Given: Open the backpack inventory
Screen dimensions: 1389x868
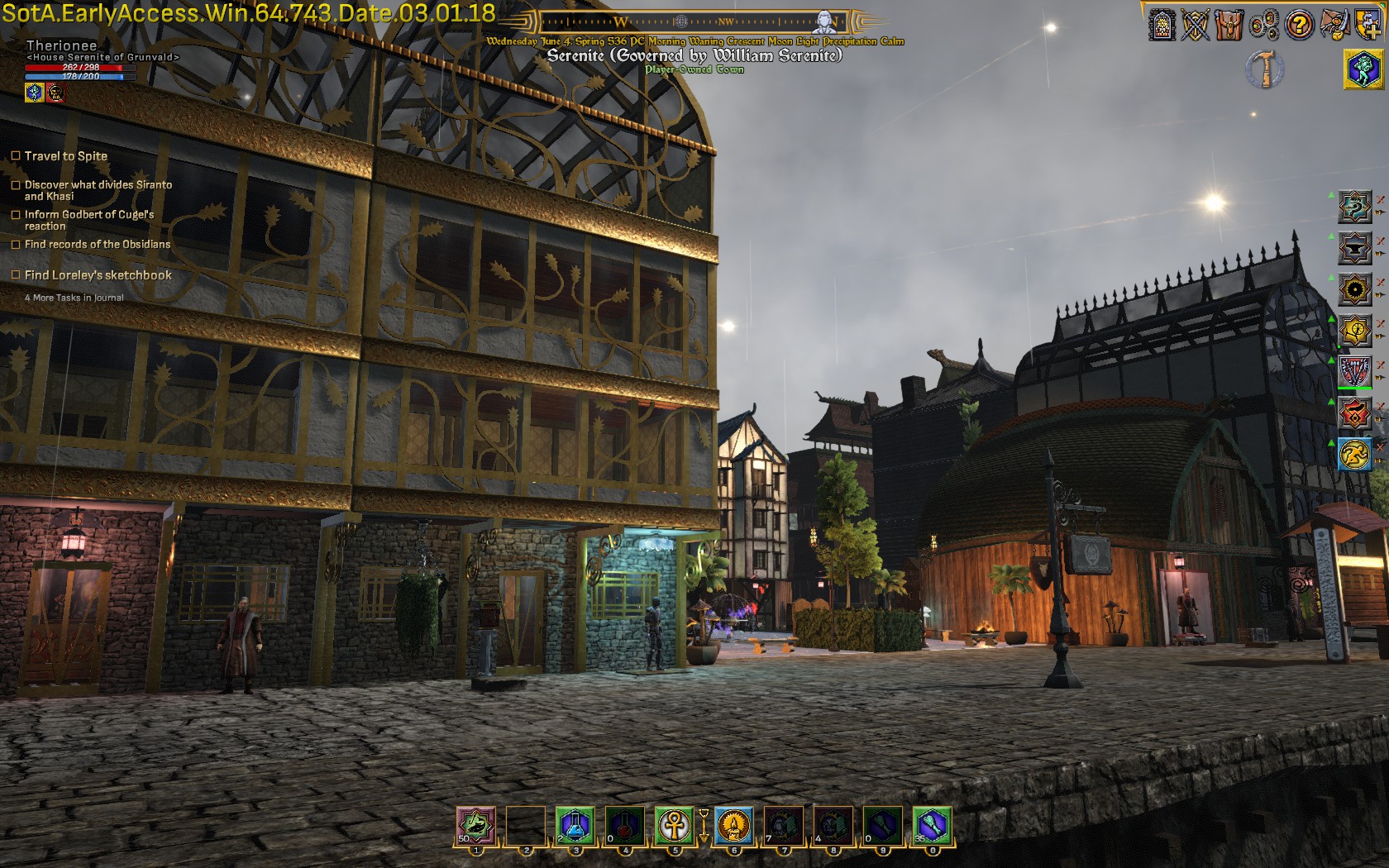Looking at the screenshot, I should tap(1229, 26).
